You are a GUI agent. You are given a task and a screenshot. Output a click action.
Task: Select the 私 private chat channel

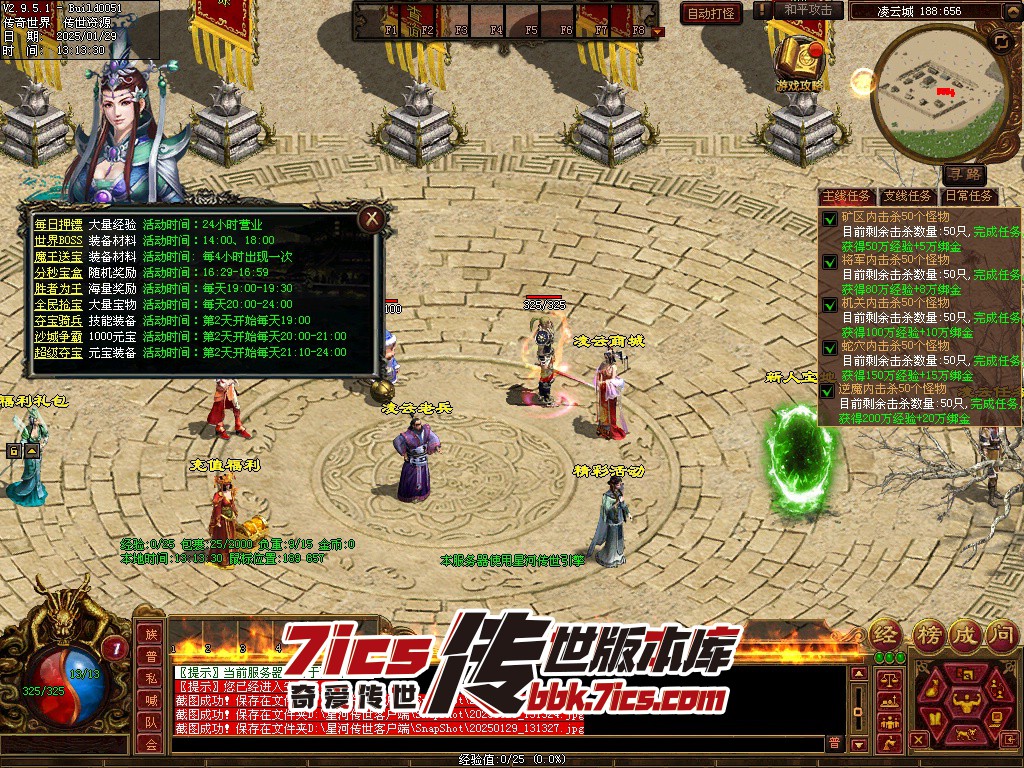[x=150, y=678]
